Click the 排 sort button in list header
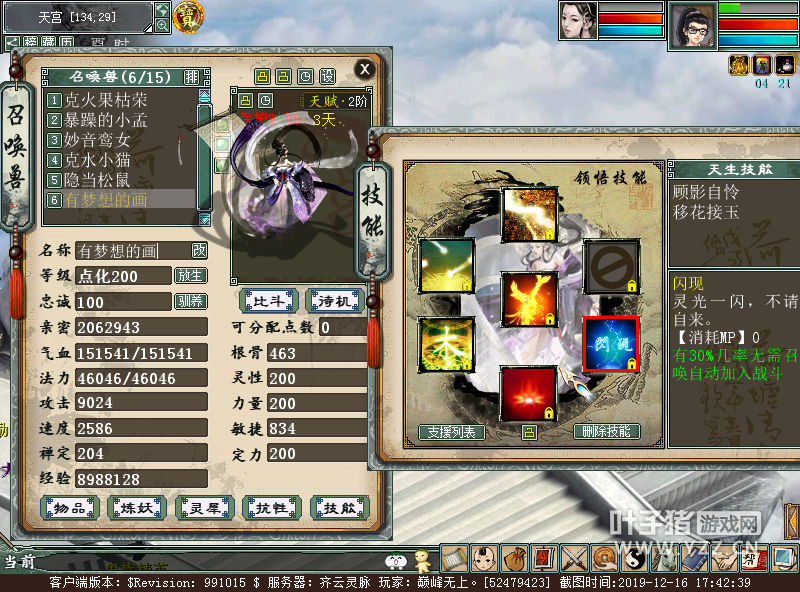Image resolution: width=800 pixels, height=592 pixels. click(192, 77)
